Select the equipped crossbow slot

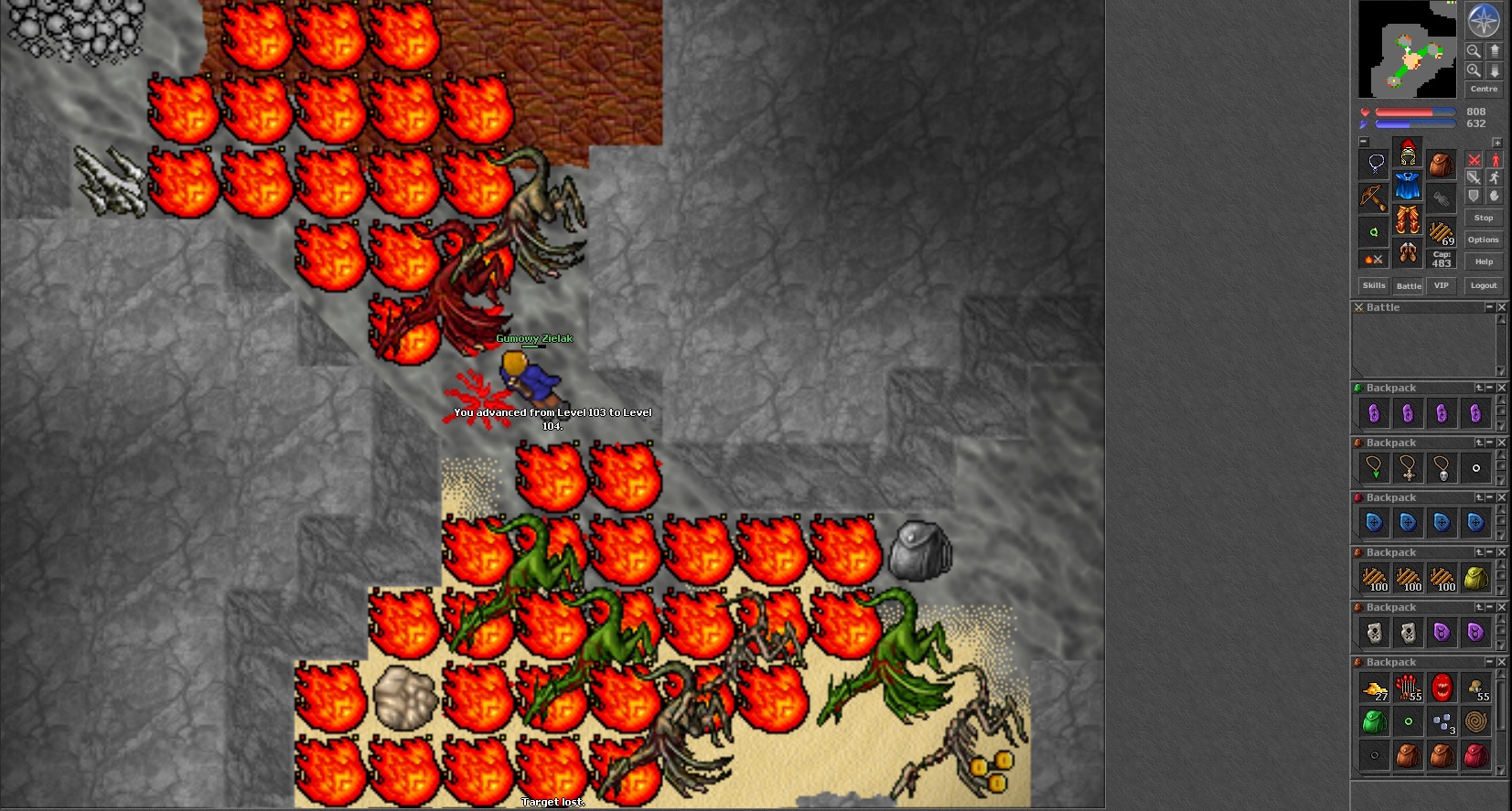(1373, 197)
